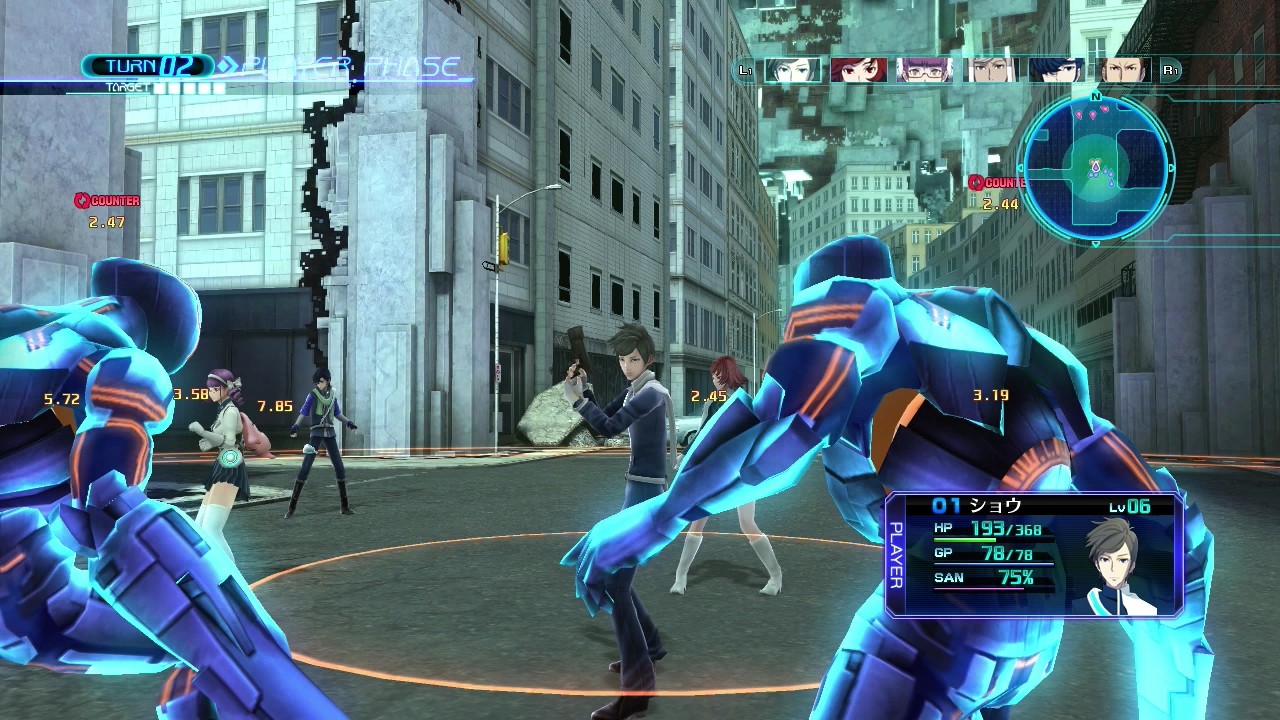1280x720 pixels.
Task: Select the SAN 75% stat readout
Action: (985, 577)
